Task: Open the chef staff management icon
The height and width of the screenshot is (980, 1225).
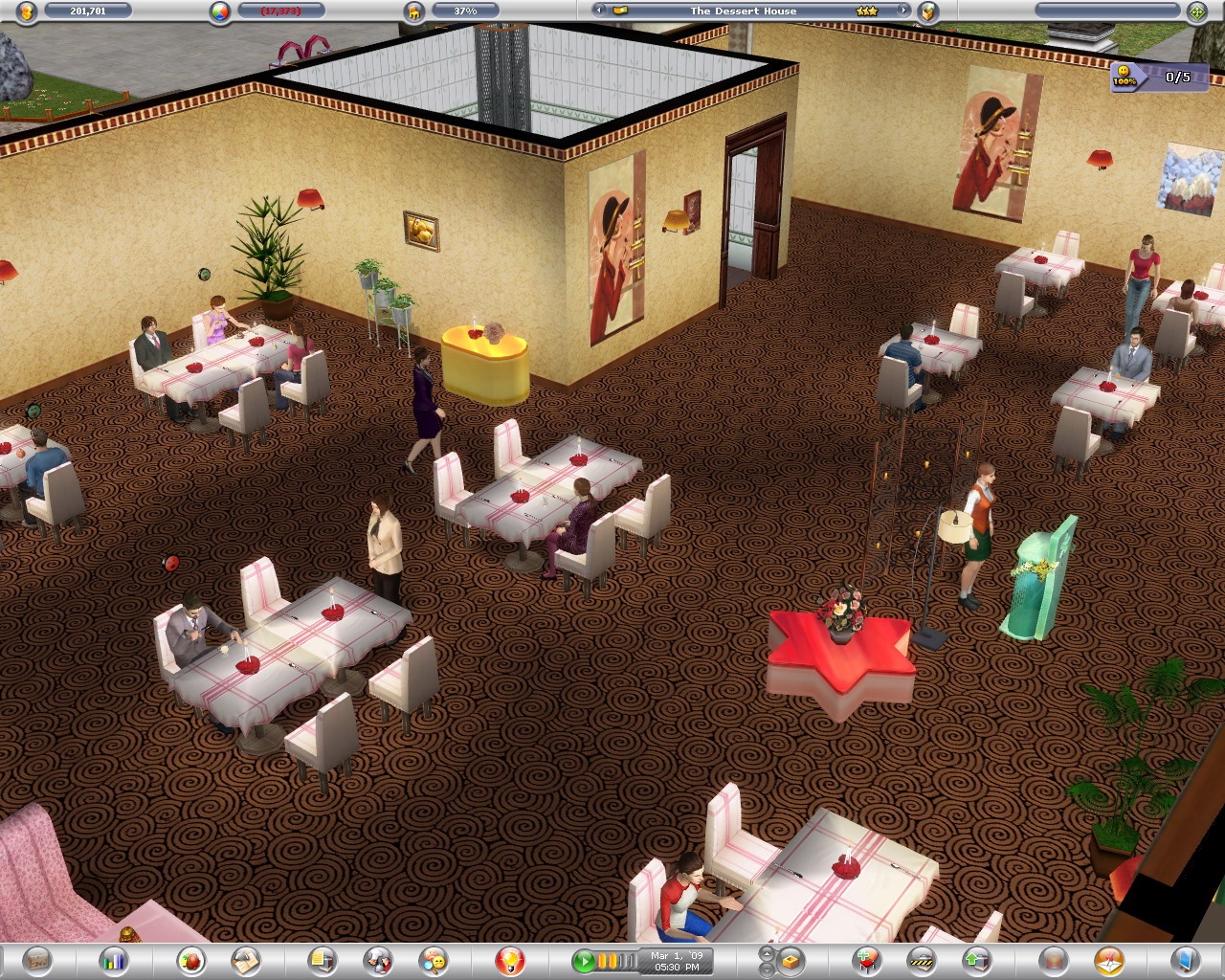Action: [378, 959]
